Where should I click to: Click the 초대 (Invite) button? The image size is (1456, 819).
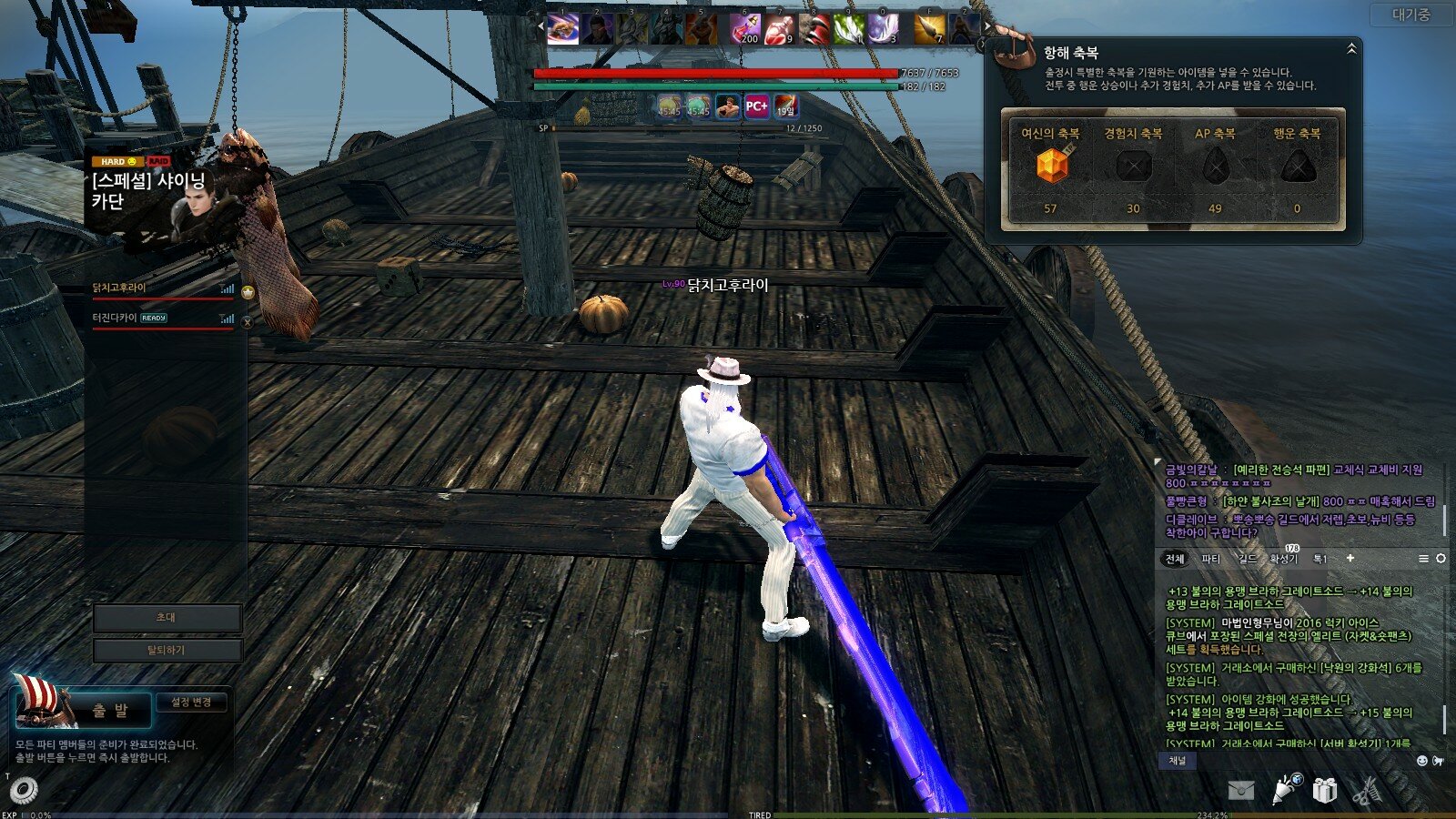coord(167,618)
